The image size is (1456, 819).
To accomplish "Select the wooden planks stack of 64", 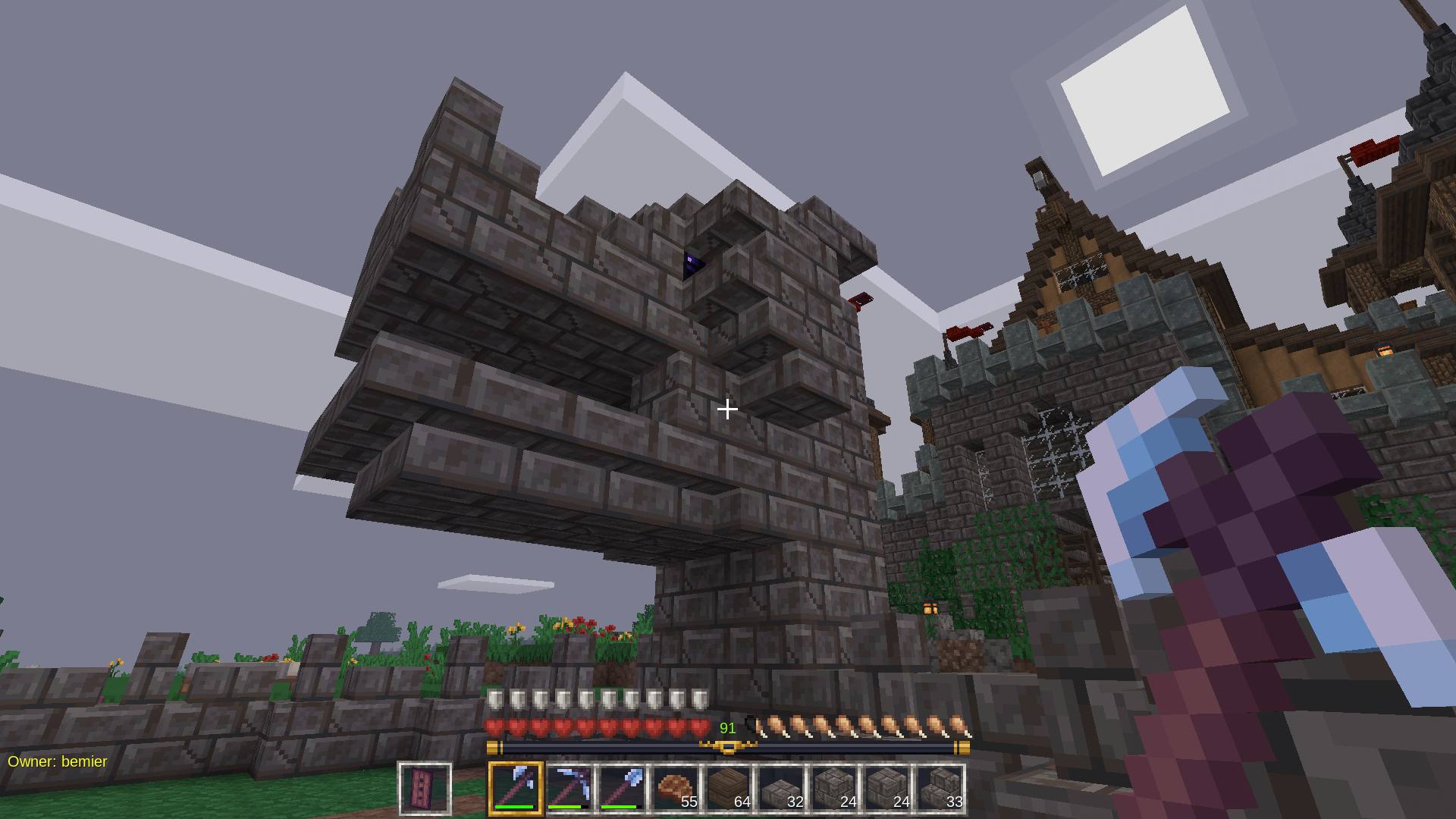I will tap(728, 789).
